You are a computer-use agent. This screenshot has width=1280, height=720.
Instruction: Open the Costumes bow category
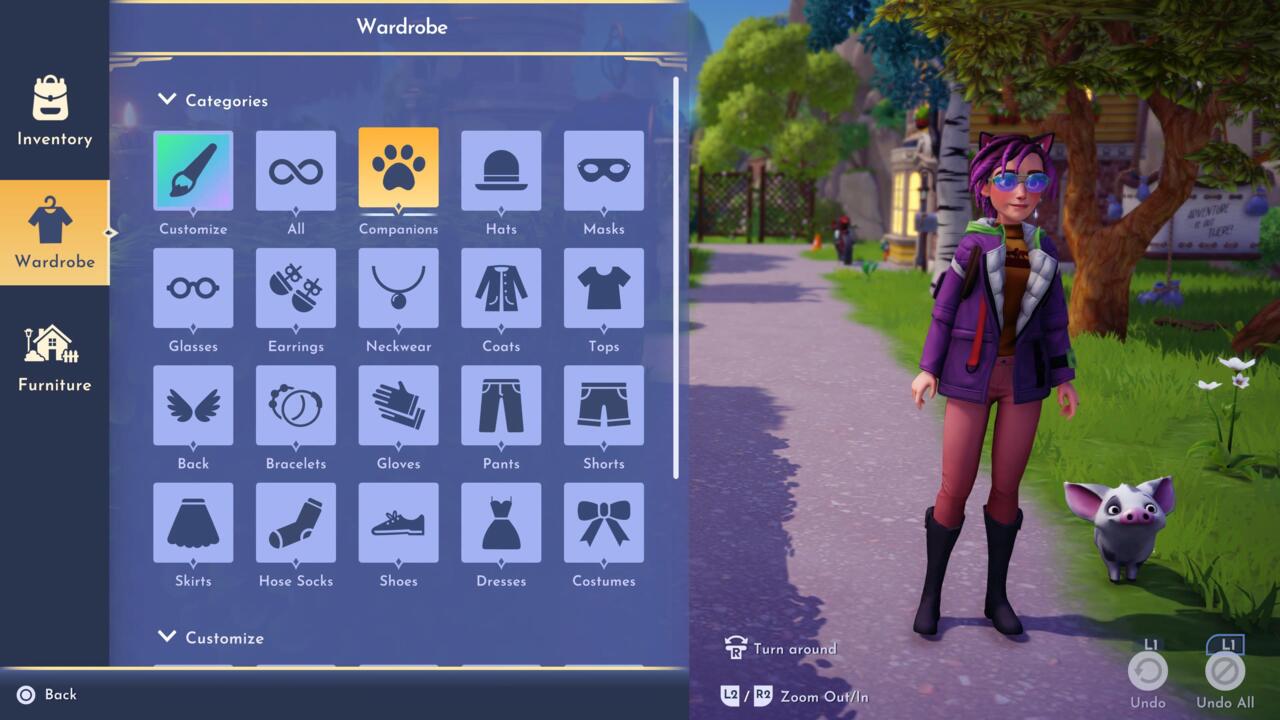604,523
